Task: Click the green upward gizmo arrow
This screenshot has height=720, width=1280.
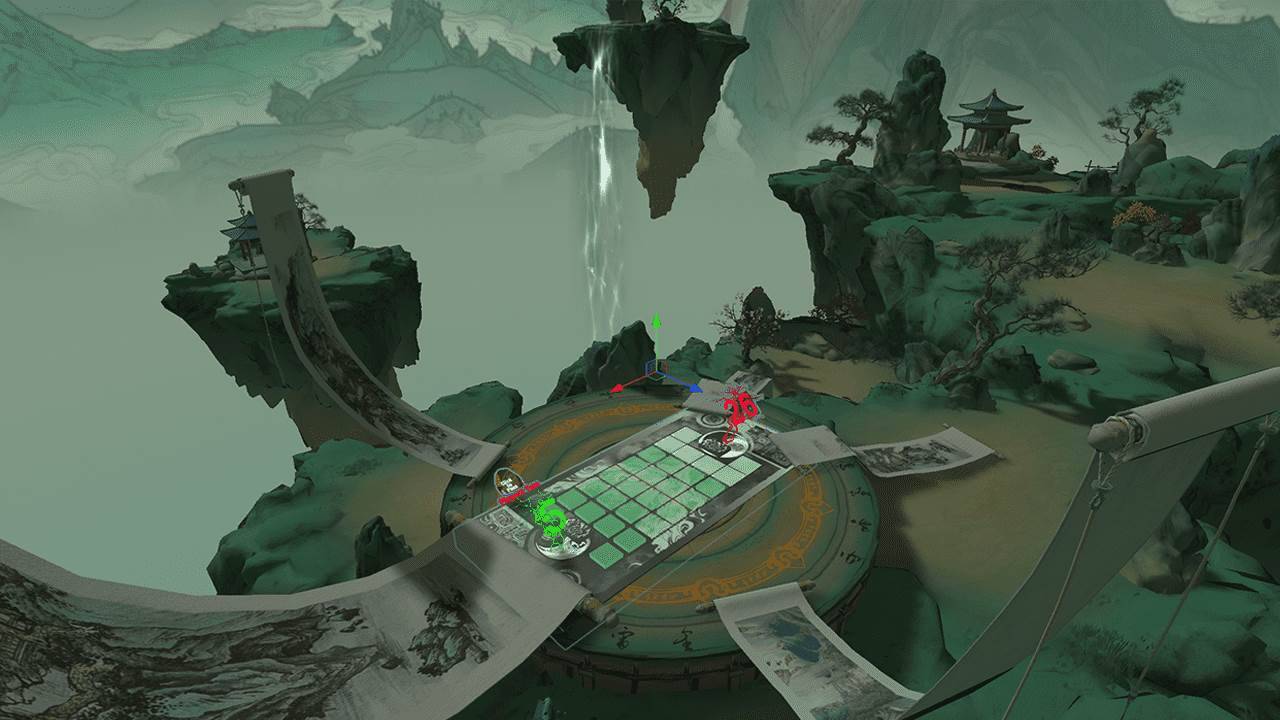Action: [x=656, y=323]
